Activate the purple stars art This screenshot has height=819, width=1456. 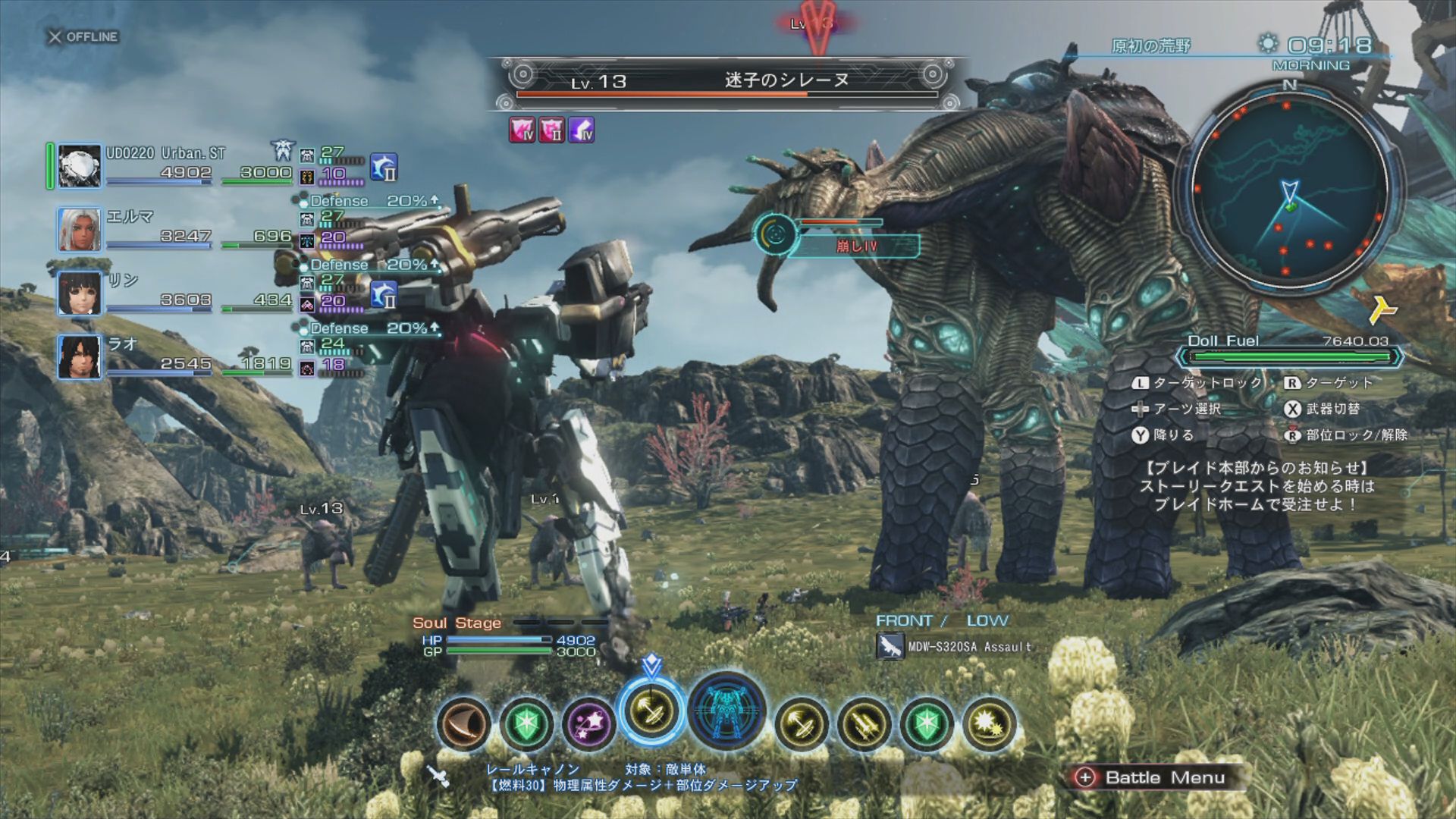(588, 723)
